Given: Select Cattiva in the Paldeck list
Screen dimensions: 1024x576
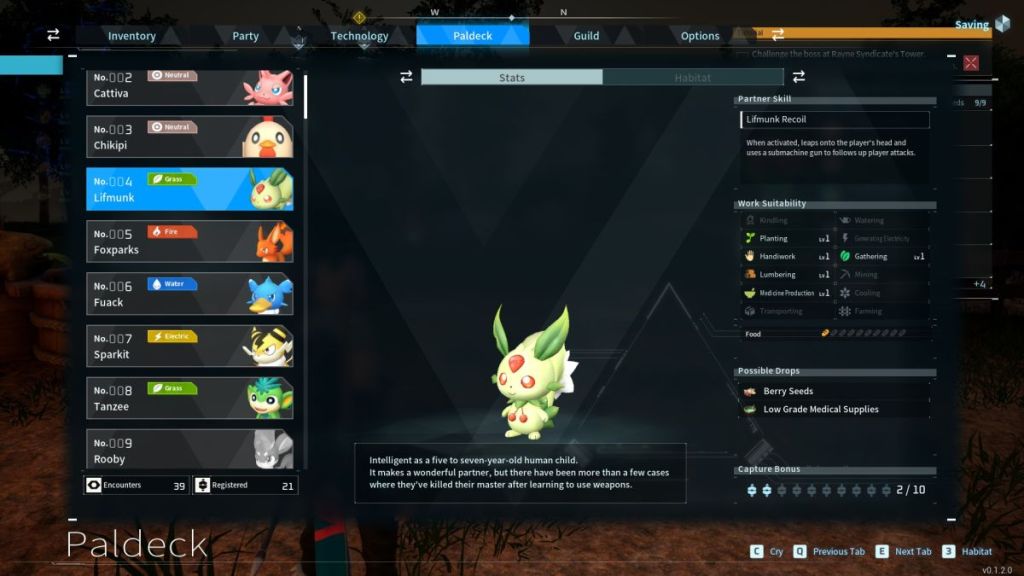Looking at the screenshot, I should (190, 86).
